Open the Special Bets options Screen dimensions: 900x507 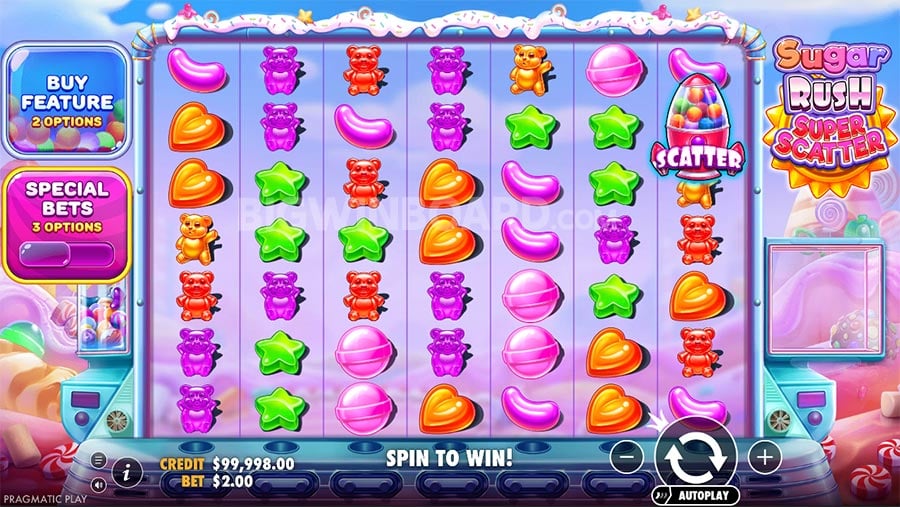click(67, 219)
